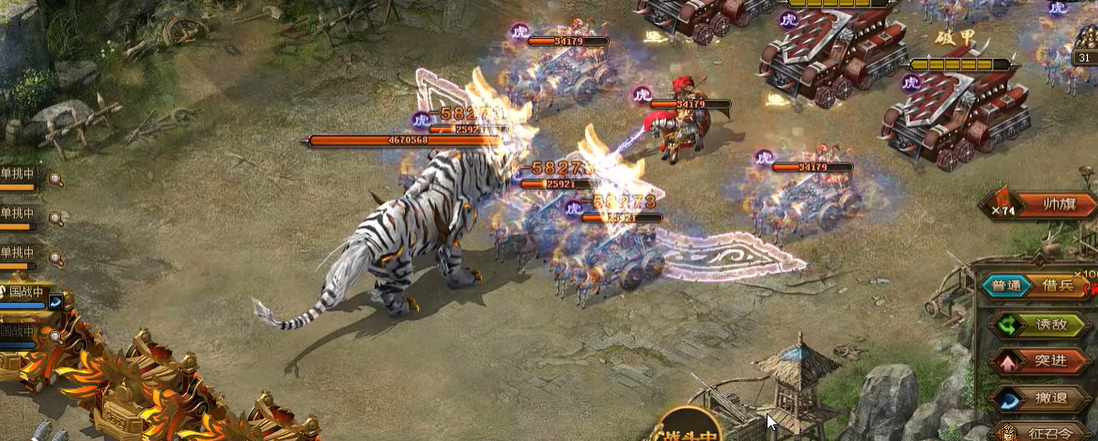1098x441 pixels.
Task: Open the 征召令 conscription button
Action: click(1045, 432)
